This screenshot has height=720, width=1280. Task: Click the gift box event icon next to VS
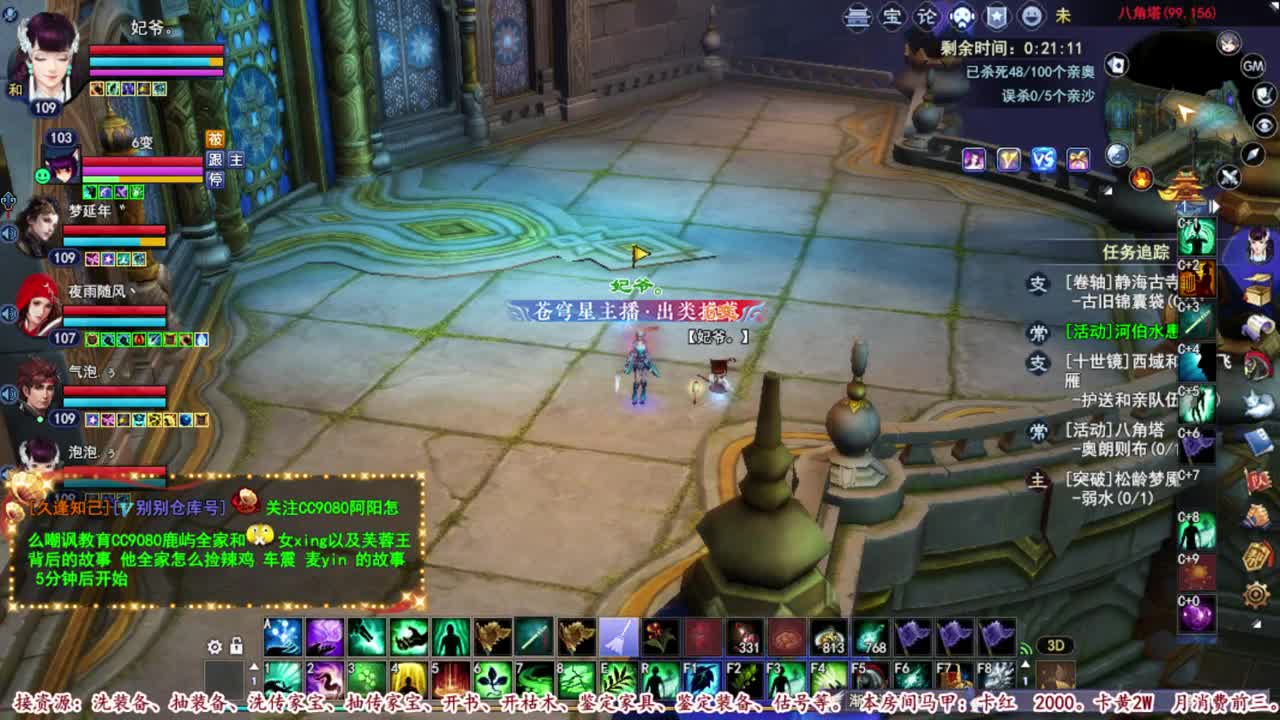pyautogui.click(x=1077, y=160)
